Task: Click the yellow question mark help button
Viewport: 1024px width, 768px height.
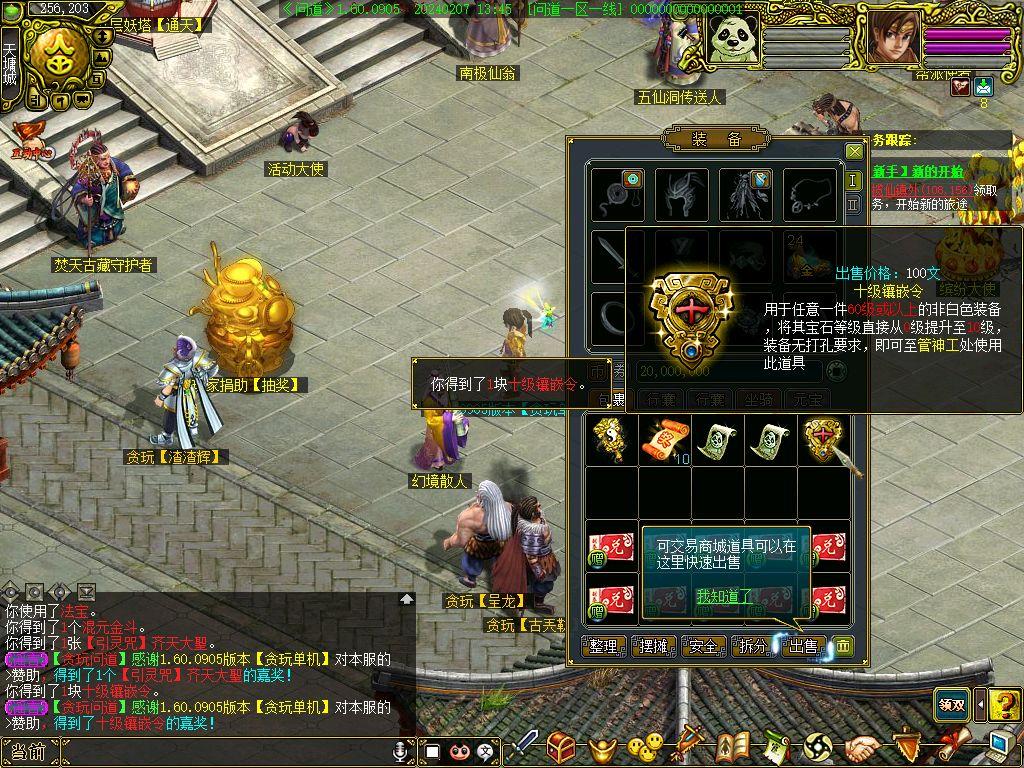Action: point(1003,705)
